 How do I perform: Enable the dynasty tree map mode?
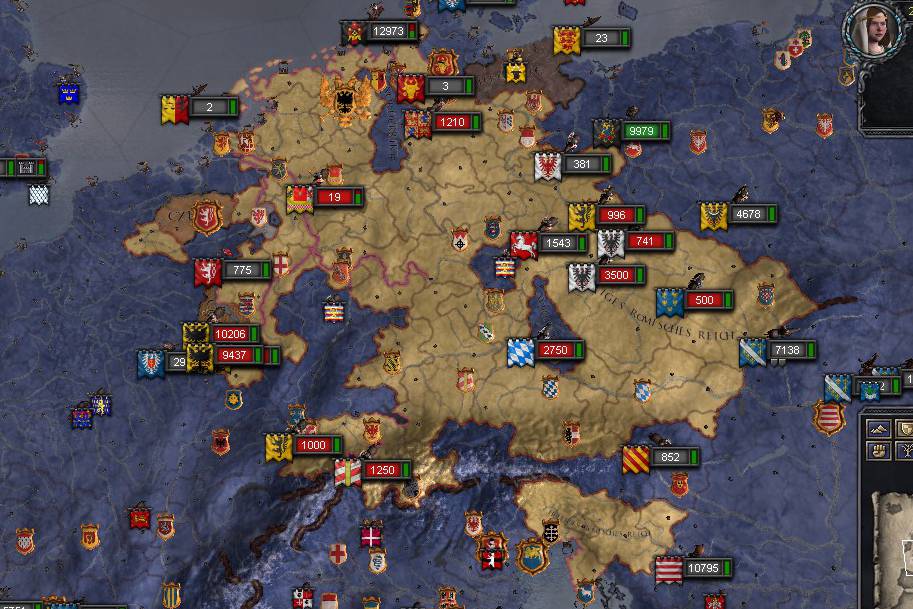[905, 450]
